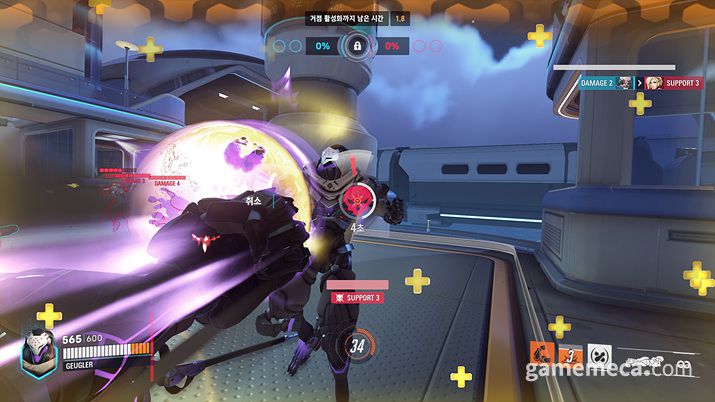Select the locked objective padlock icon
Image resolution: width=715 pixels, height=402 pixels.
coord(356,46)
